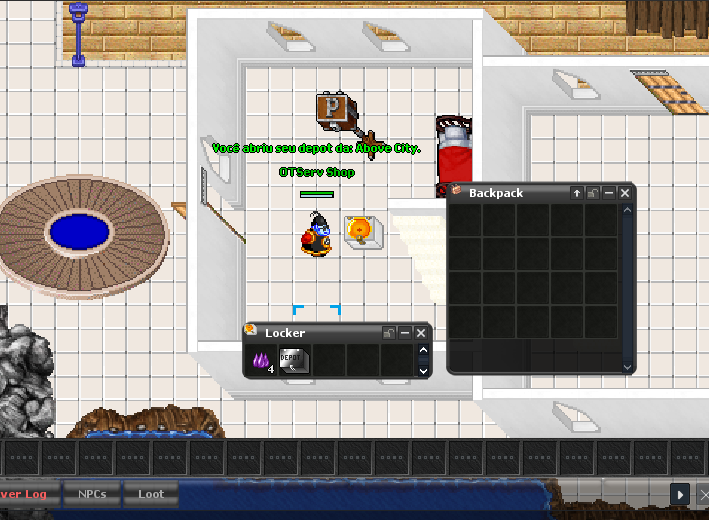Toggle the Backpack window lock
This screenshot has width=709, height=520.
pyautogui.click(x=593, y=193)
